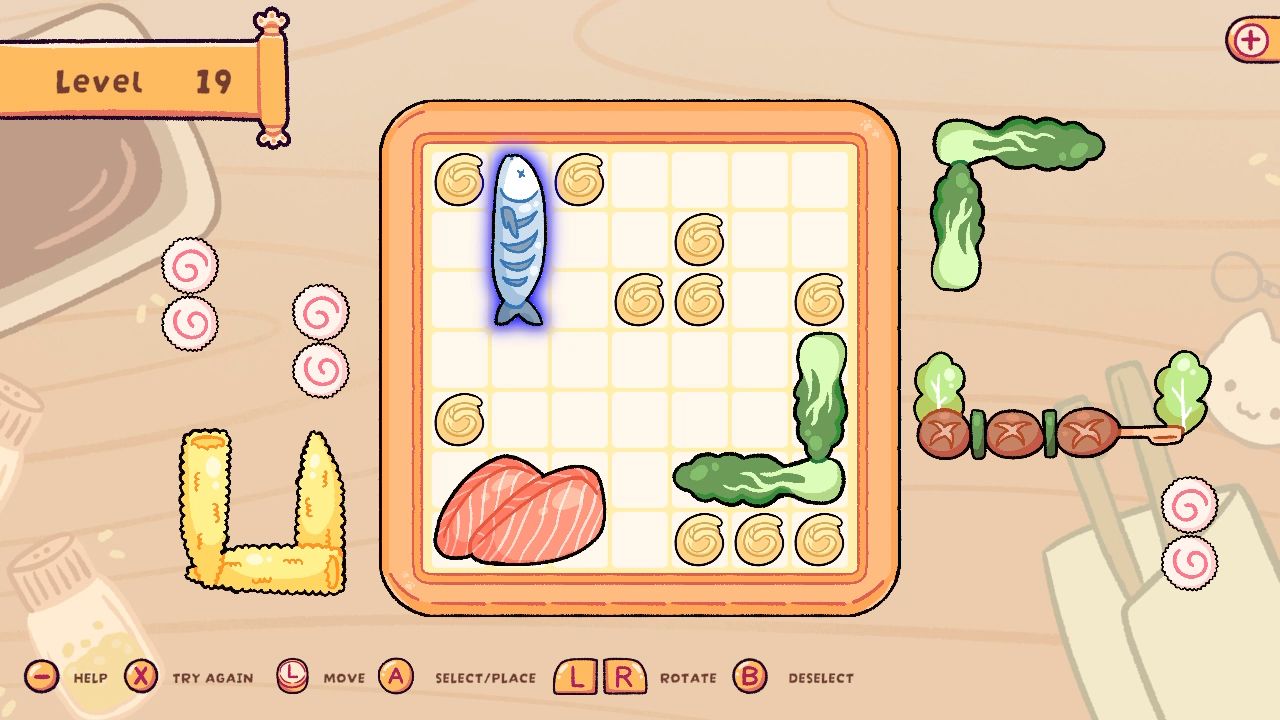The image size is (1280, 720).
Task: Open the plus menu in the top right corner
Action: click(1249, 40)
